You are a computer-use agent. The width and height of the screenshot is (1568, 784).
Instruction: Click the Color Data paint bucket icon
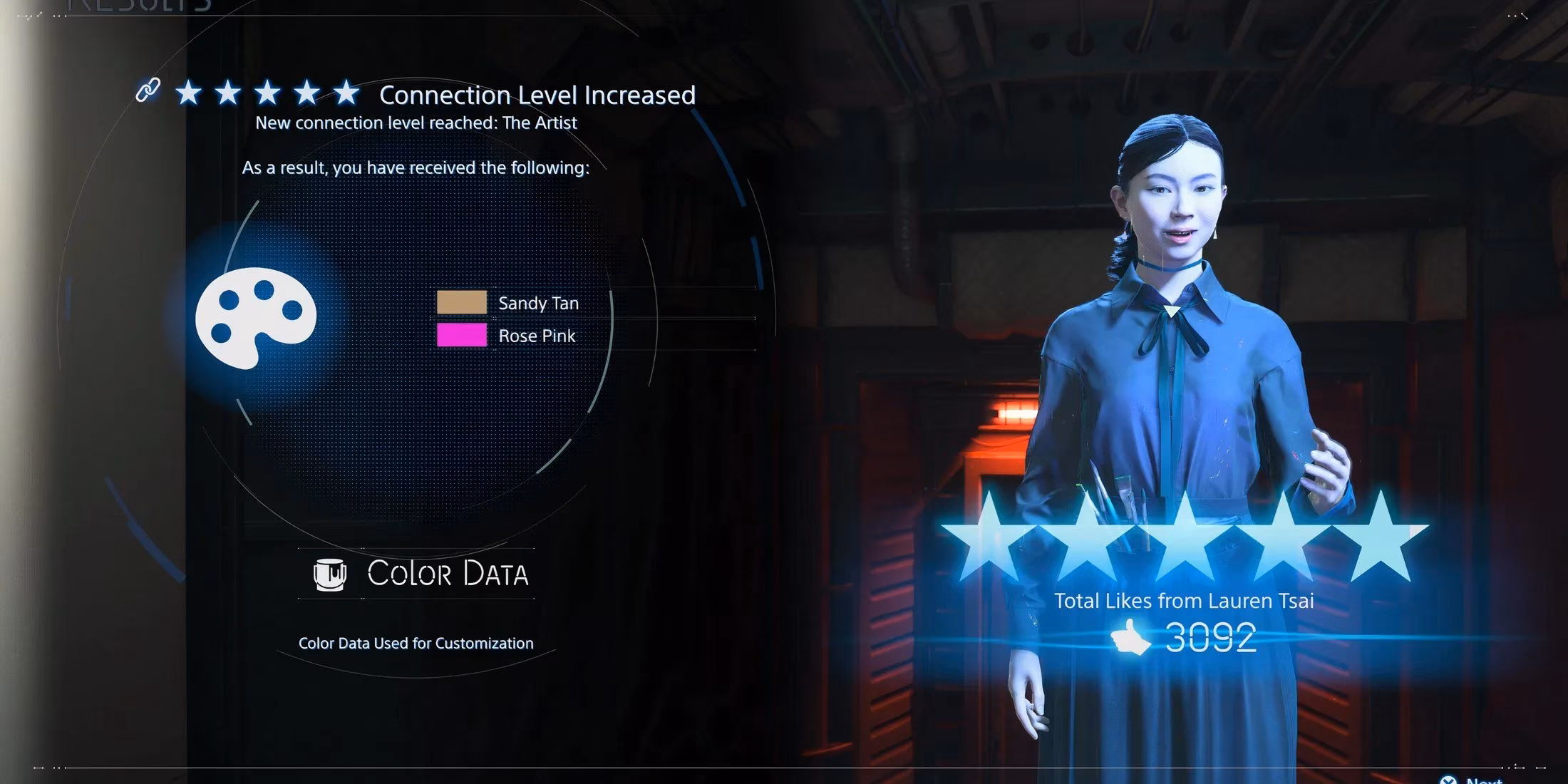coord(330,574)
